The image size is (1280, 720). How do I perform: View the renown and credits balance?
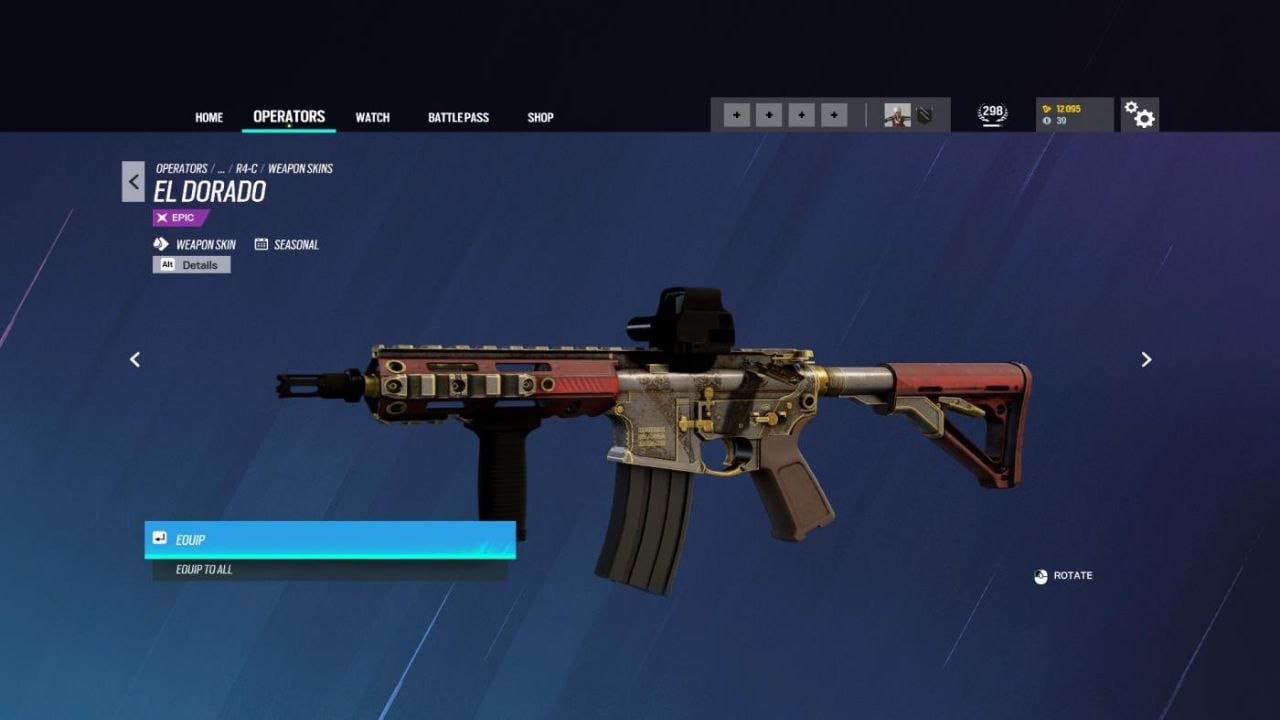[x=1074, y=115]
